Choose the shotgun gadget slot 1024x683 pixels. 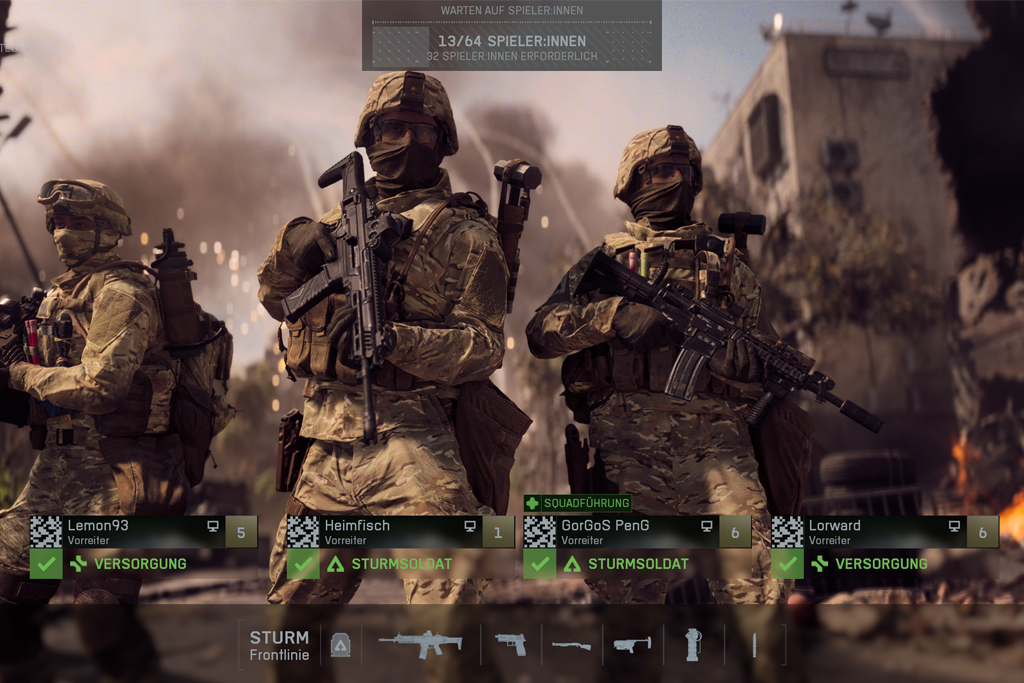point(571,645)
